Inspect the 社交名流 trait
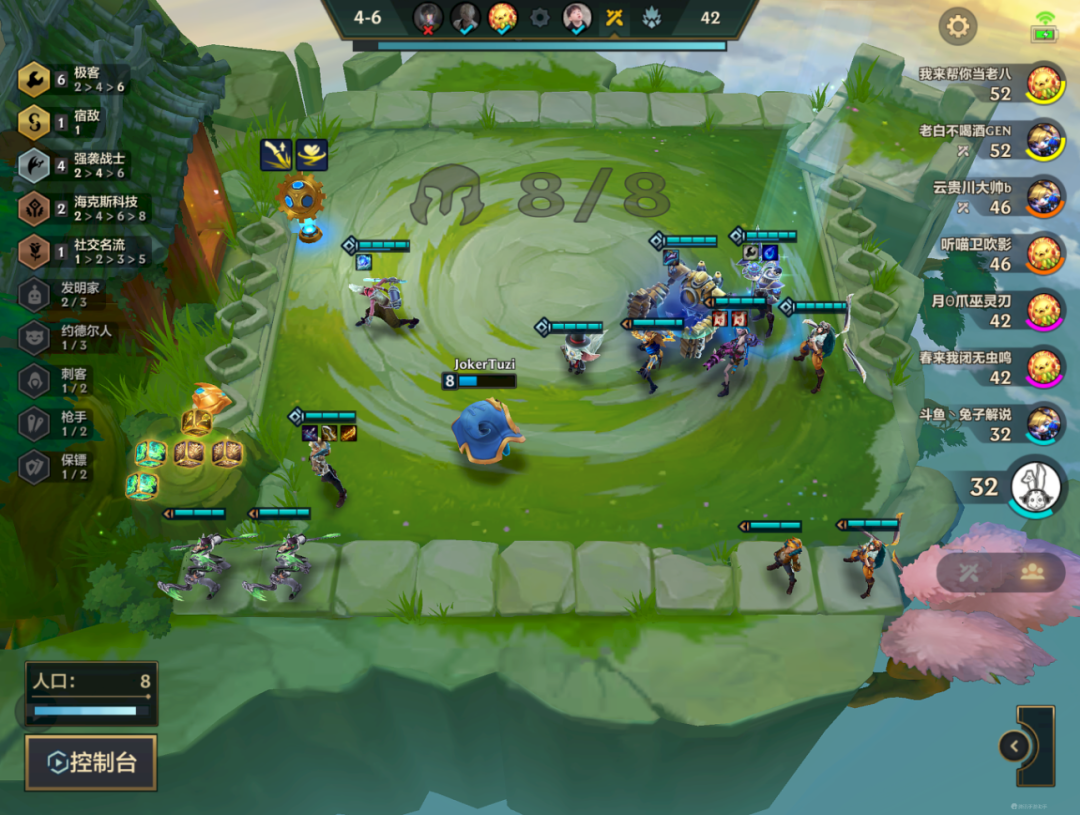Viewport: 1080px width, 815px height. 80,251
